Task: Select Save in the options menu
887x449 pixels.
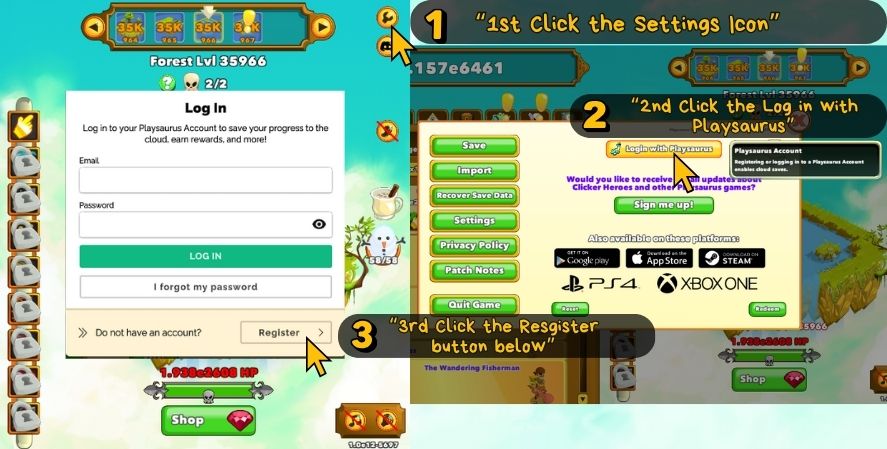Action: [x=474, y=146]
